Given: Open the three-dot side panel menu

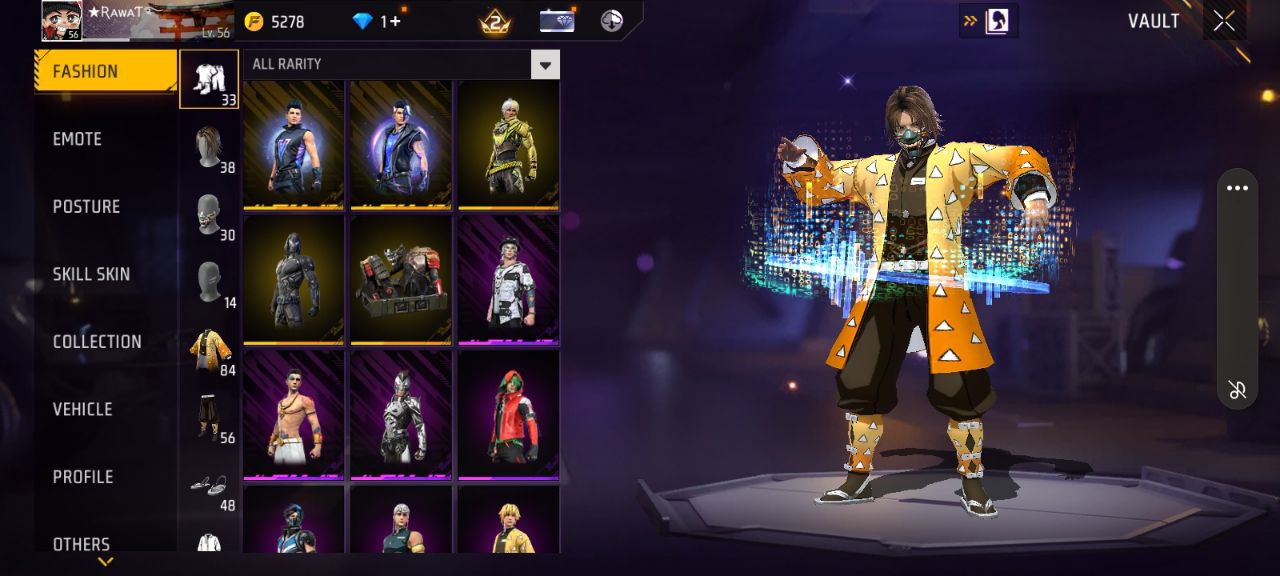Looking at the screenshot, I should (1237, 189).
